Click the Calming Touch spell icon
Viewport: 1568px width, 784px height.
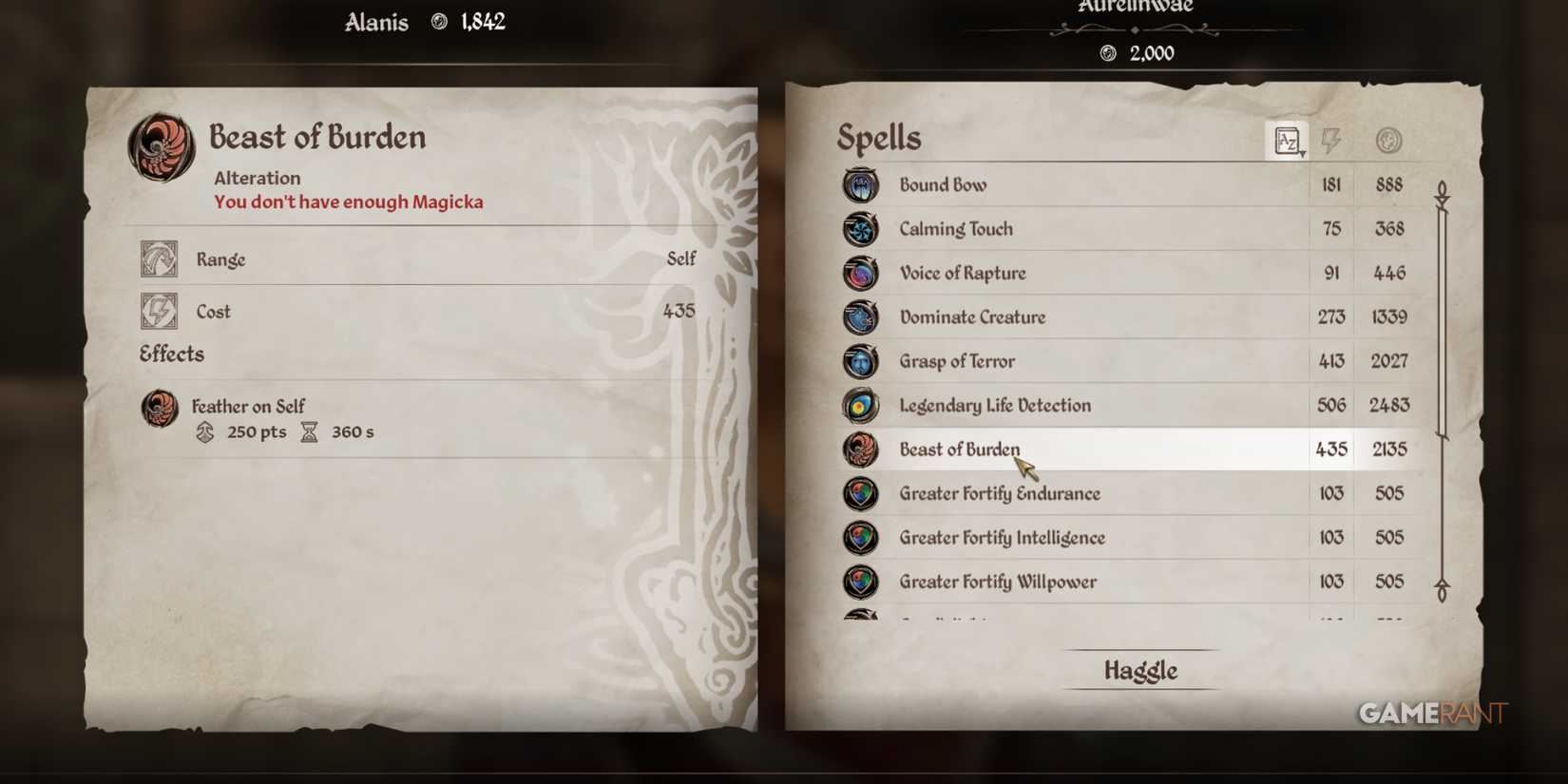pos(860,229)
